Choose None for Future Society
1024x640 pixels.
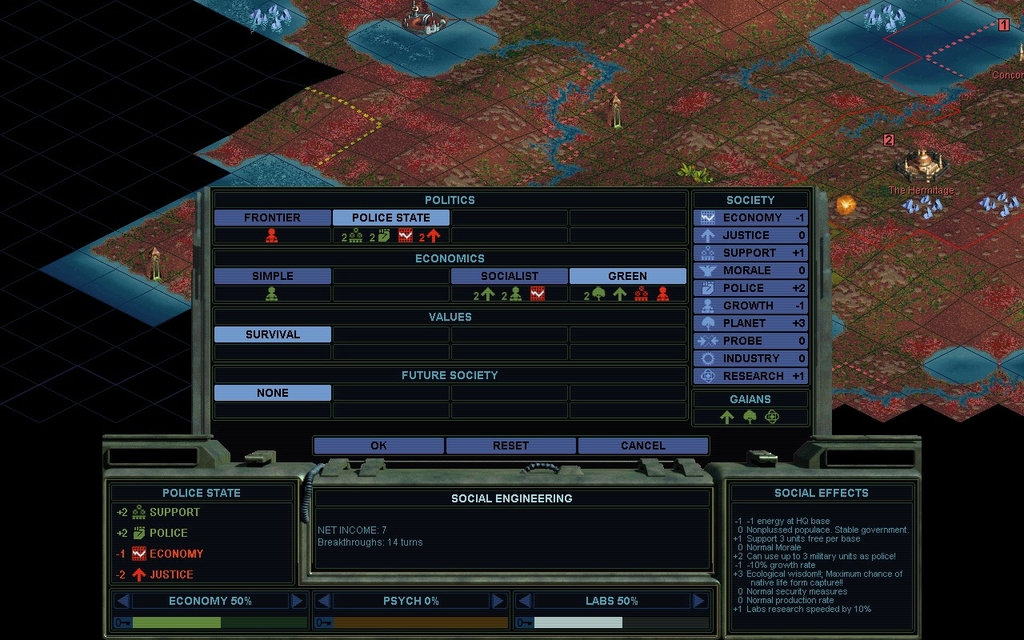(272, 393)
